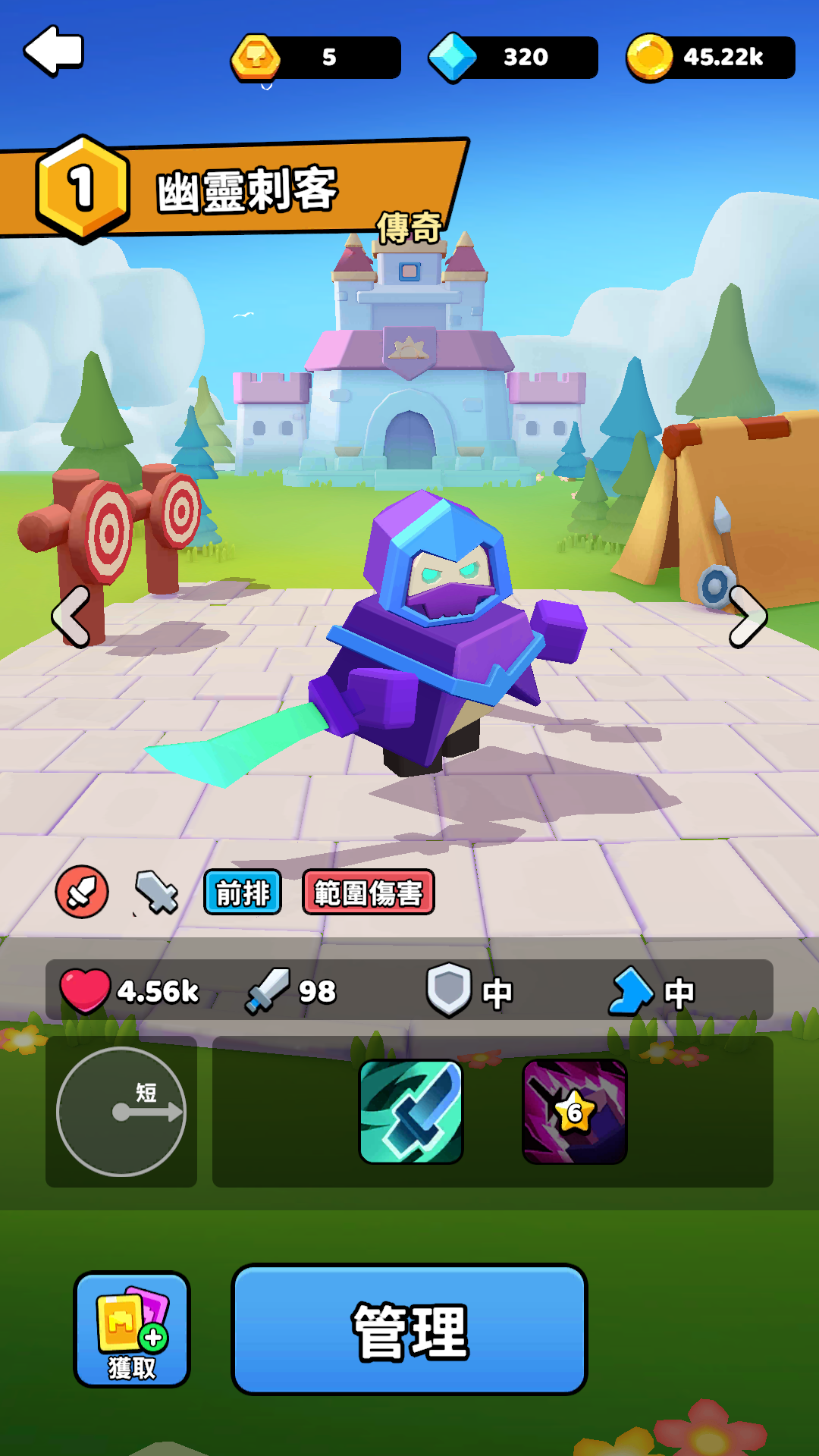Tap the grey sword class icon

[x=156, y=892]
